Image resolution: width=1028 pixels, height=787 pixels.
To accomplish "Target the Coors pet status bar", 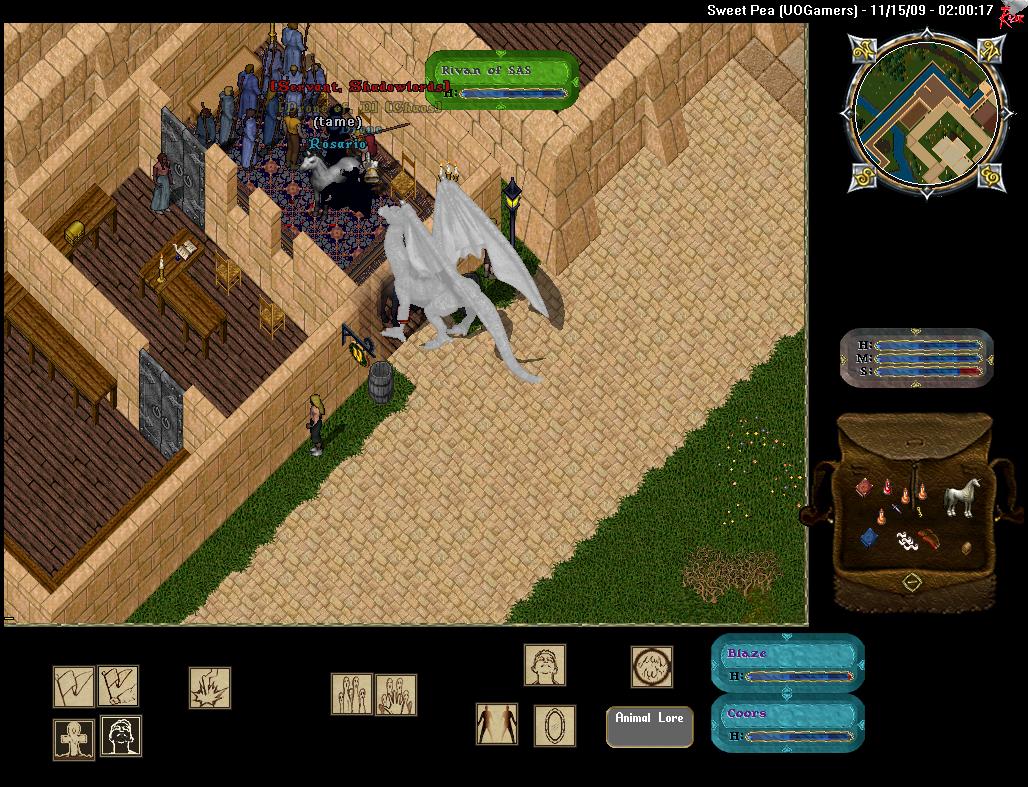I will pyautogui.click(x=787, y=724).
